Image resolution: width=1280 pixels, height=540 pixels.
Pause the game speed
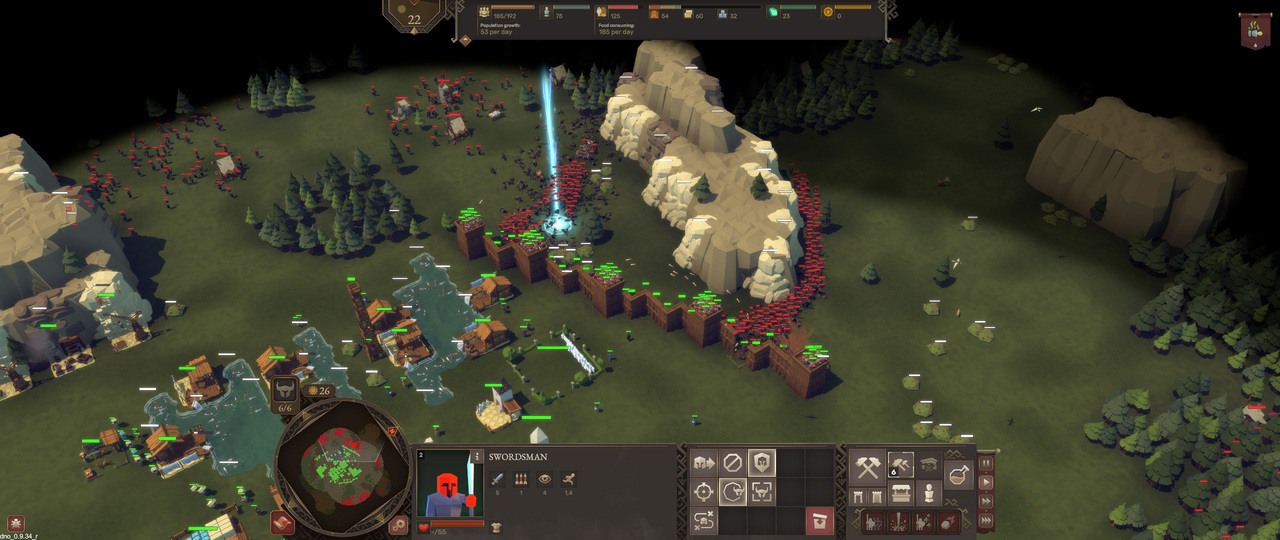coord(987,463)
